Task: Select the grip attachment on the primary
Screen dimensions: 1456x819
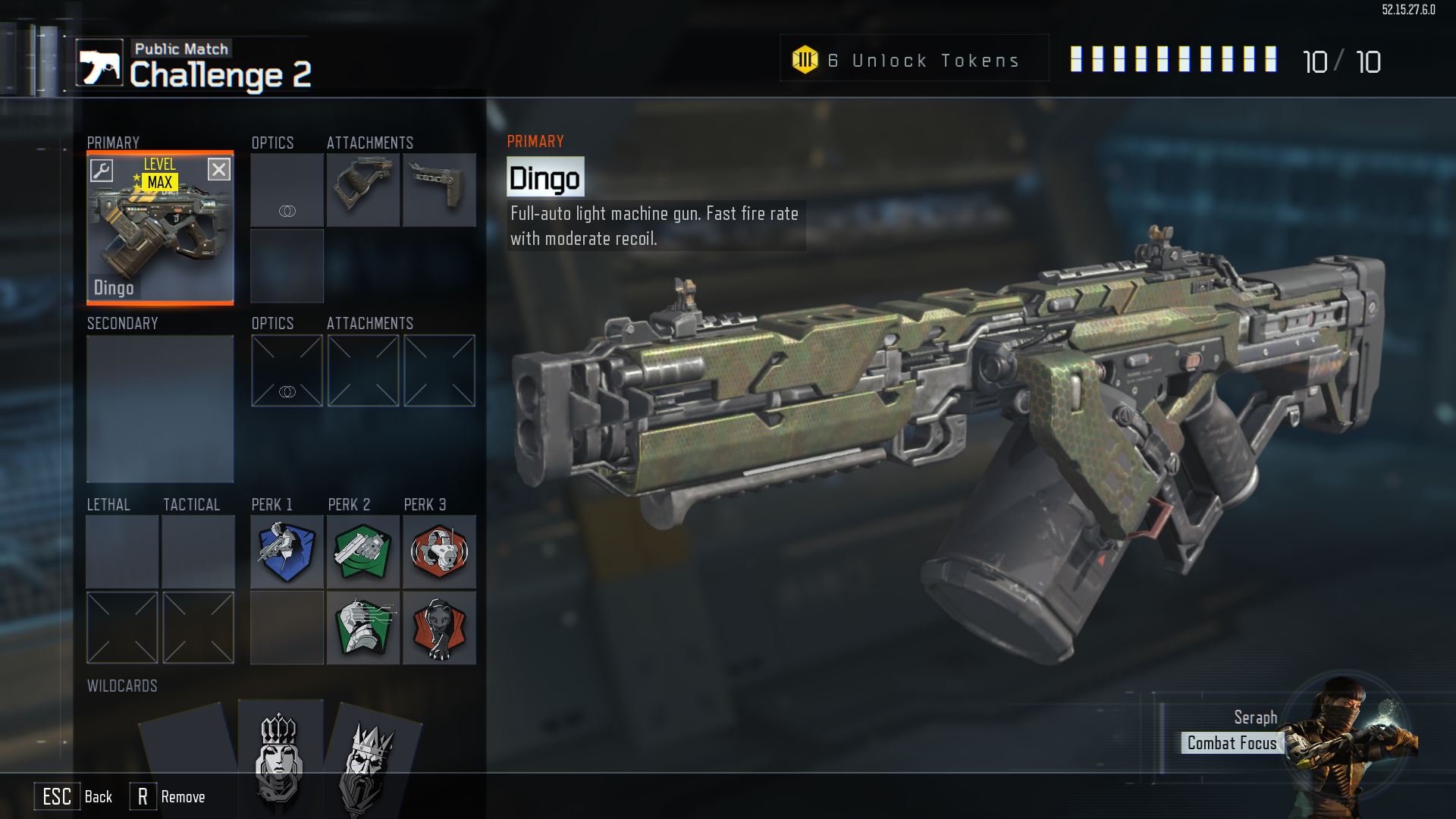Action: pos(363,190)
